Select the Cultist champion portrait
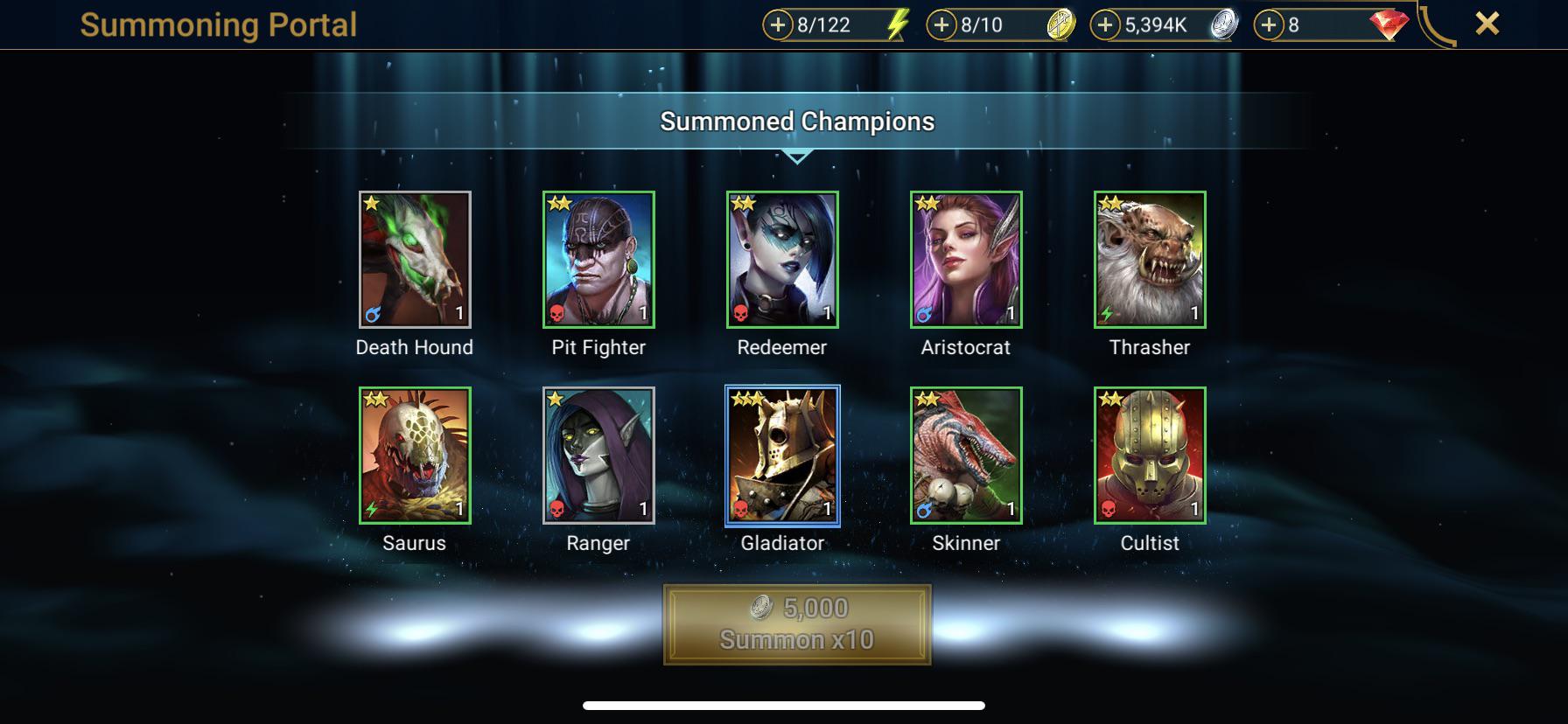The image size is (1568, 724). (1150, 456)
